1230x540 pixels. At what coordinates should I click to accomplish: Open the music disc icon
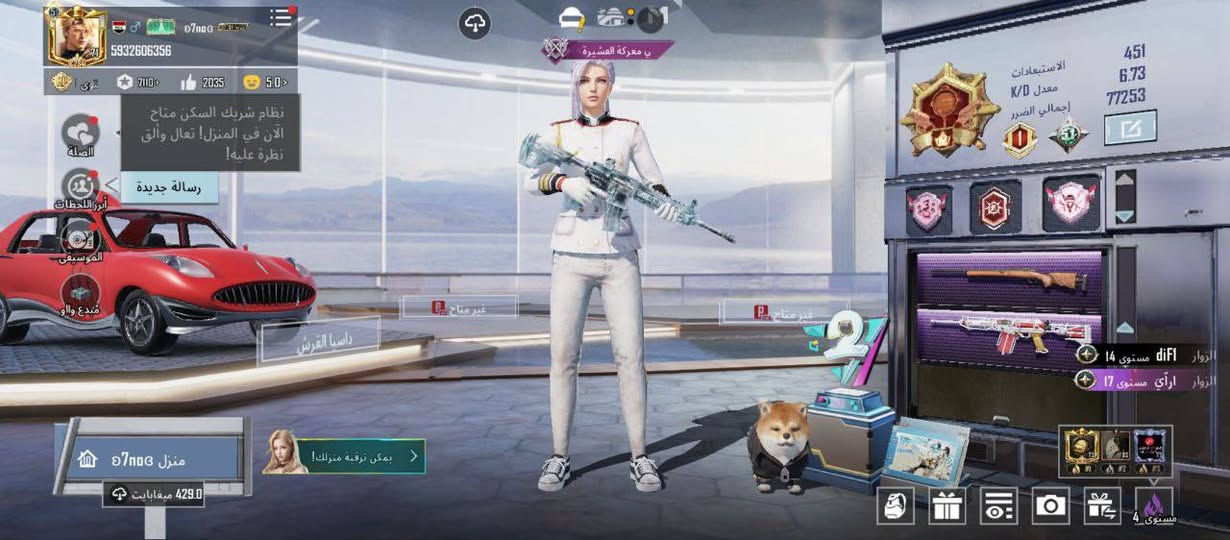[79, 238]
